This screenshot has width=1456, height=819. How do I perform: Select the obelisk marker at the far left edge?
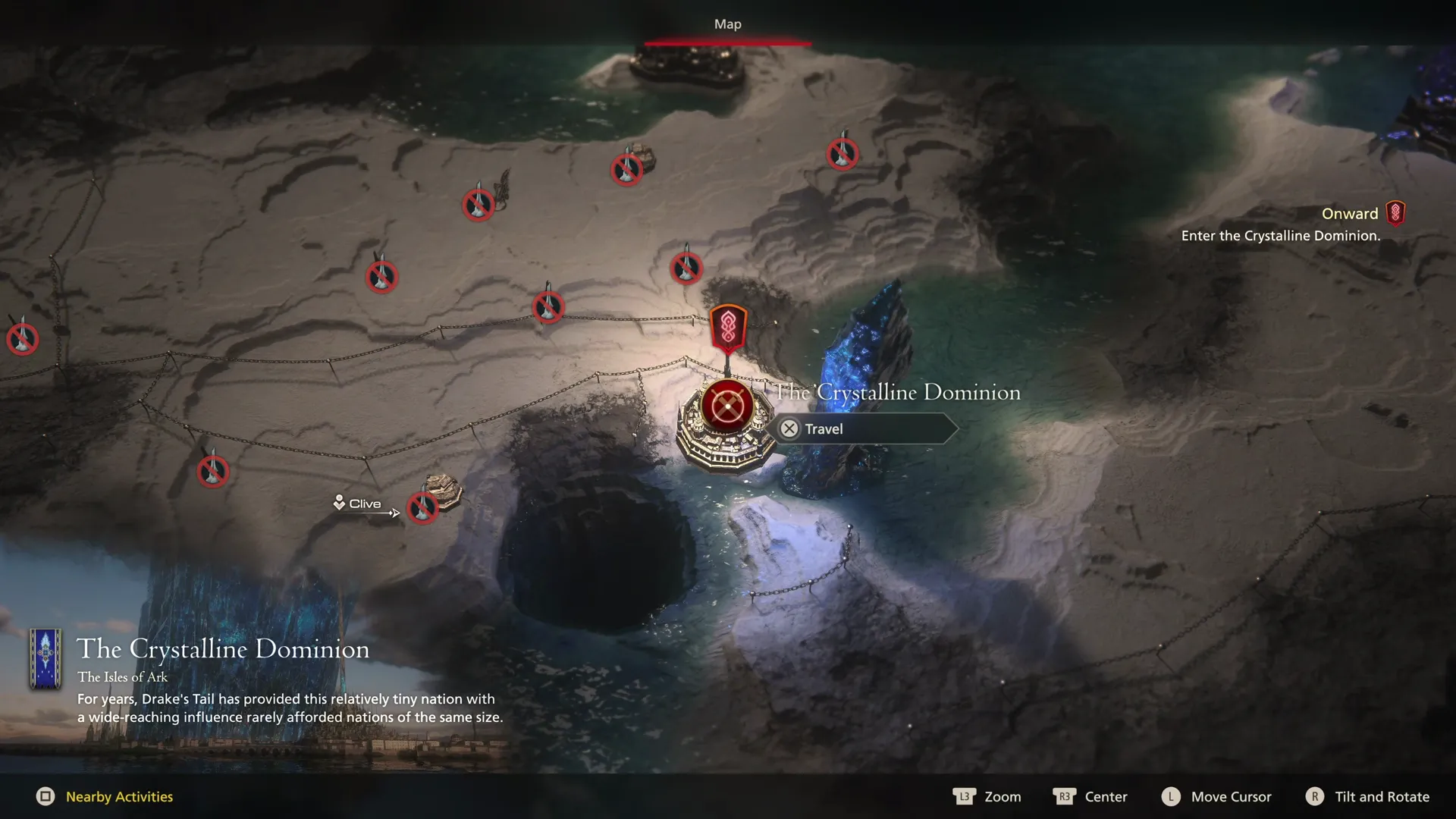(22, 339)
